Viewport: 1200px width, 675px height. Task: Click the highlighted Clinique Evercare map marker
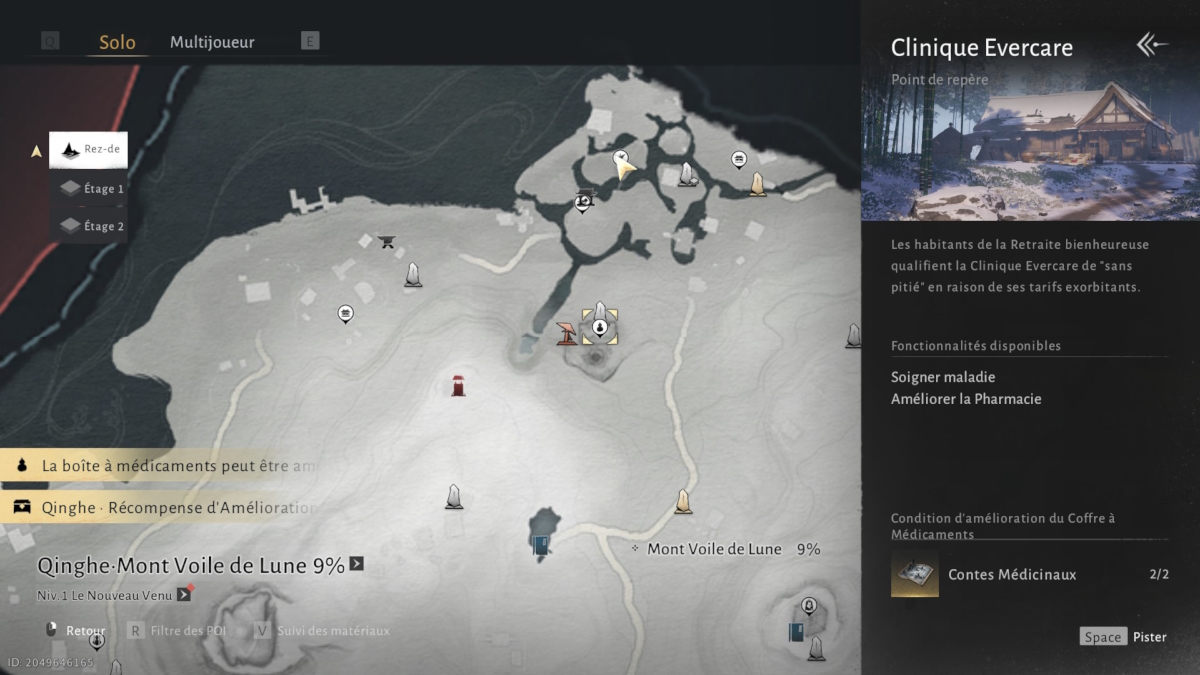(599, 326)
